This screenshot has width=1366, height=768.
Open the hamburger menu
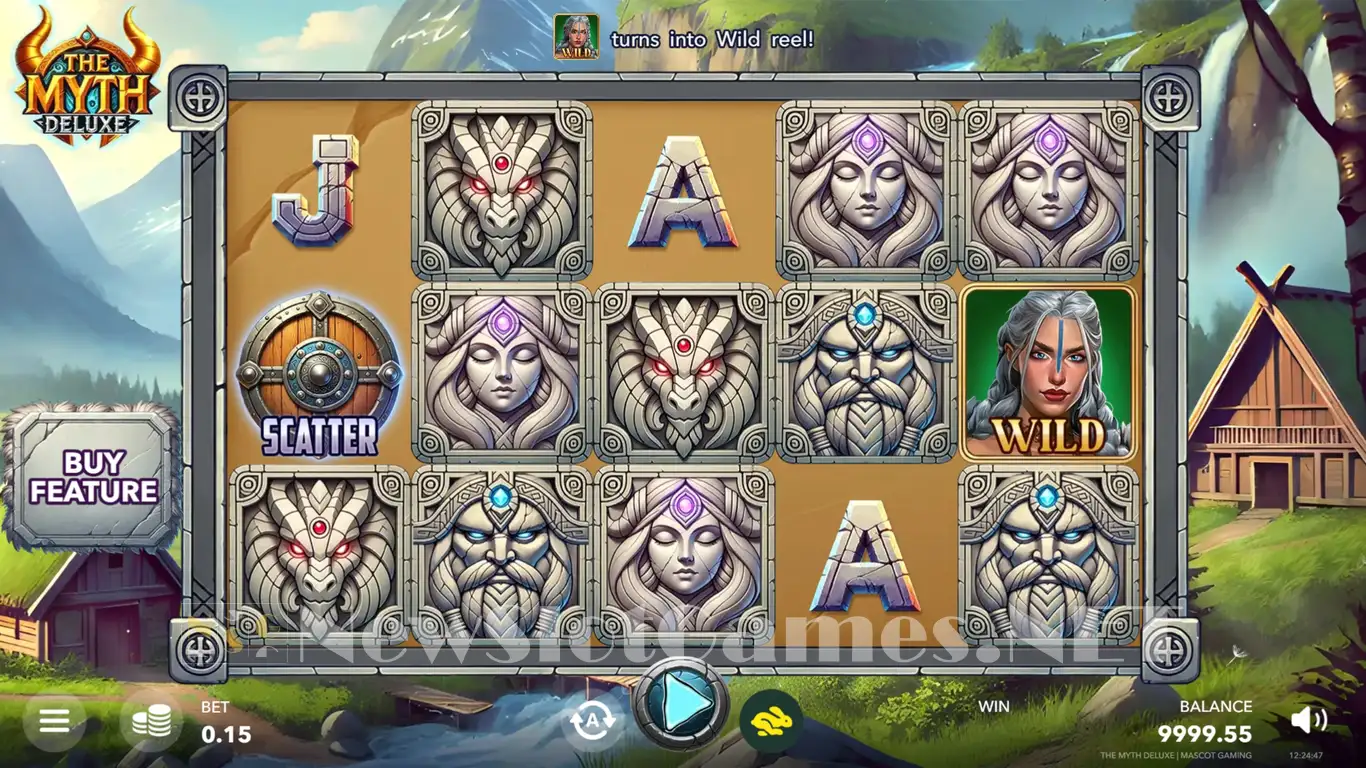tap(54, 721)
